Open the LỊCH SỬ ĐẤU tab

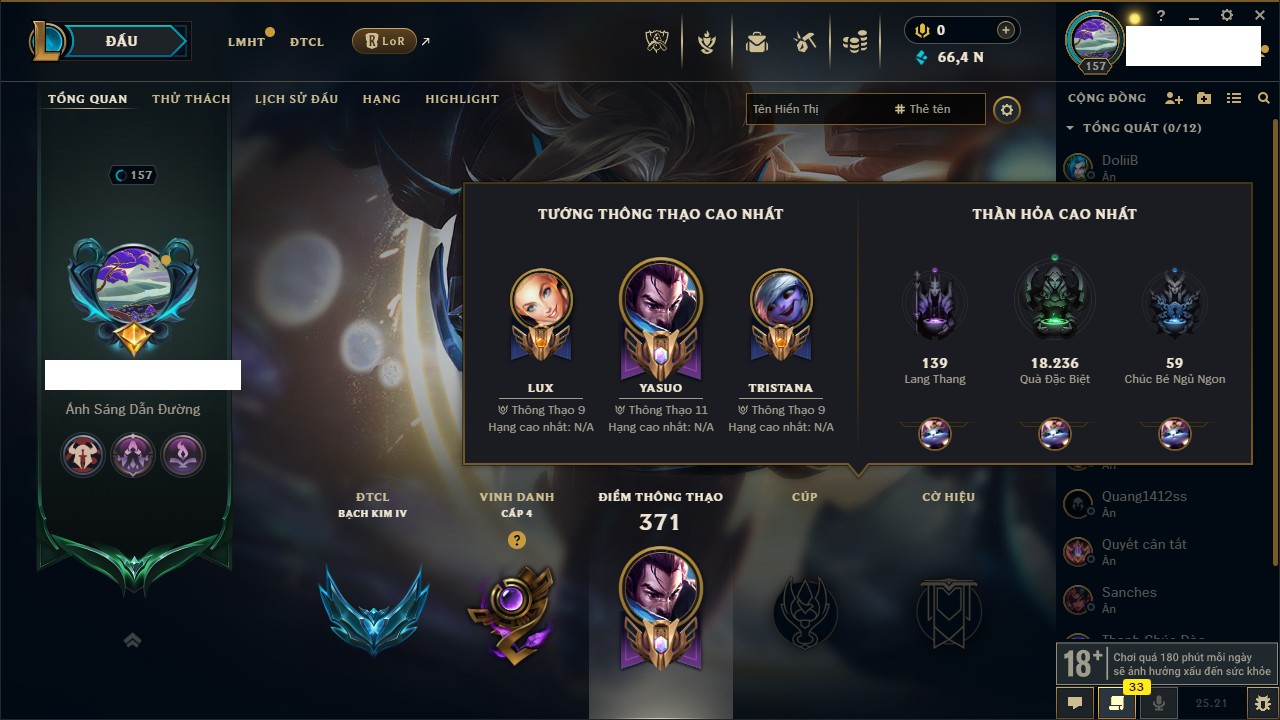[x=296, y=99]
